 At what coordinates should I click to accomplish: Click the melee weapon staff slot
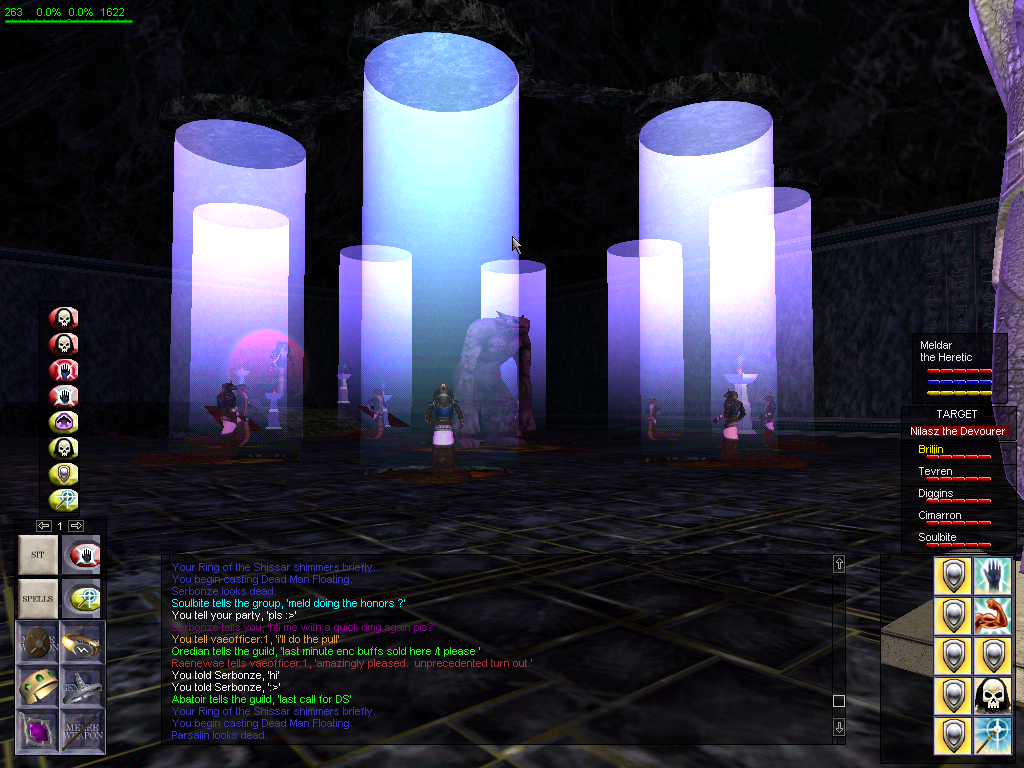click(82, 731)
